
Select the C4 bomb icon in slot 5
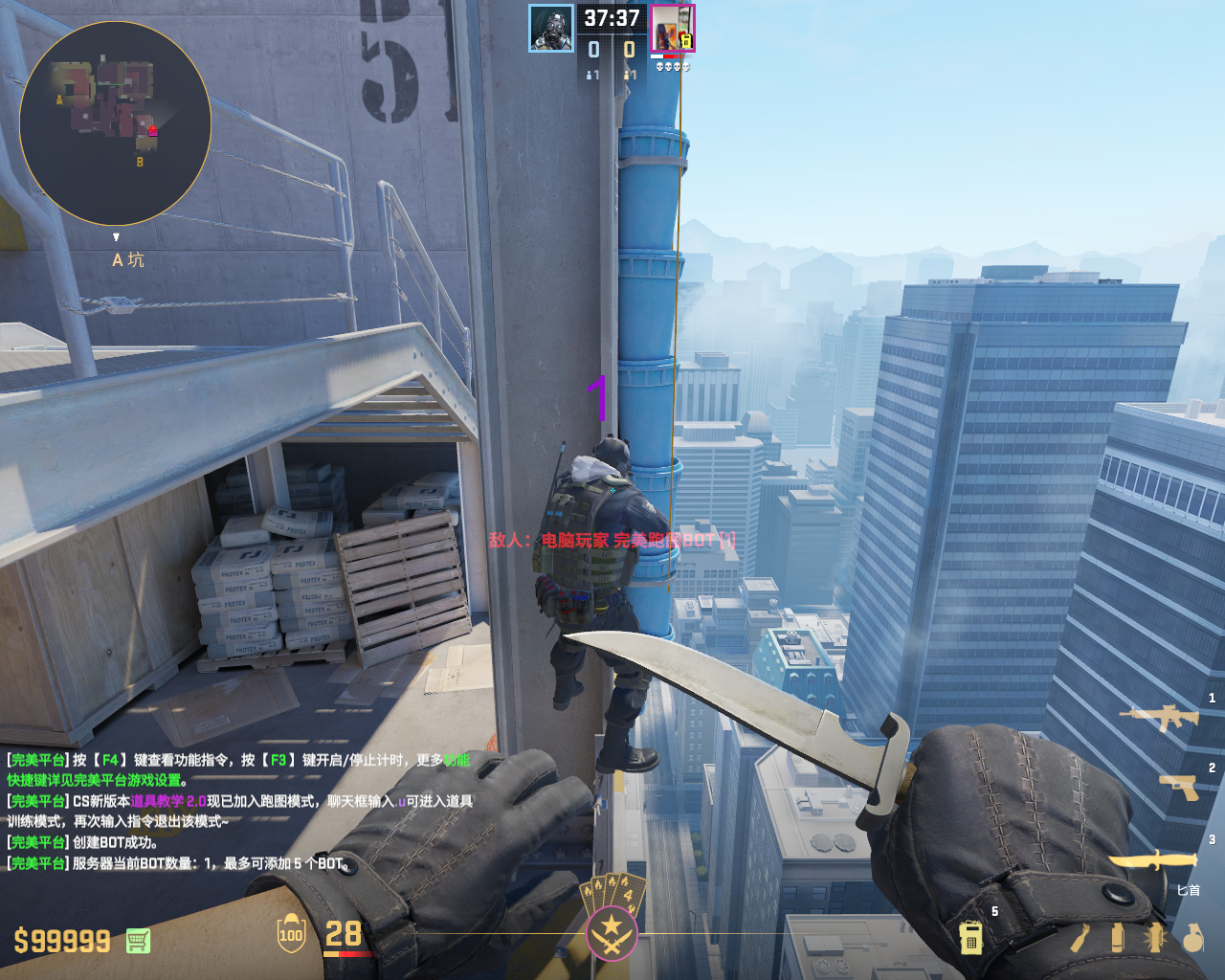point(970,938)
